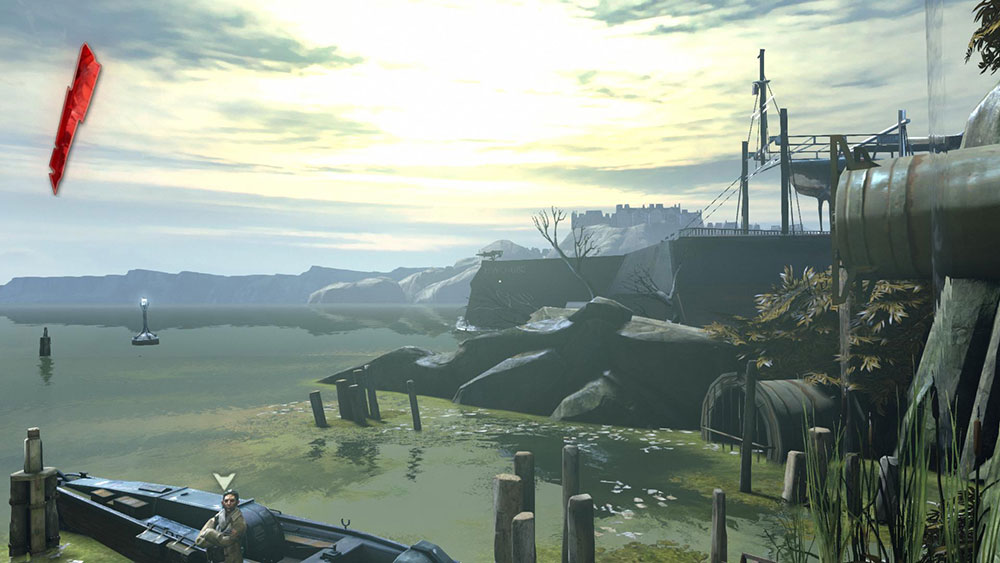Click the objective marker above the boatman
Image resolution: width=1000 pixels, height=563 pixels.
[225, 480]
